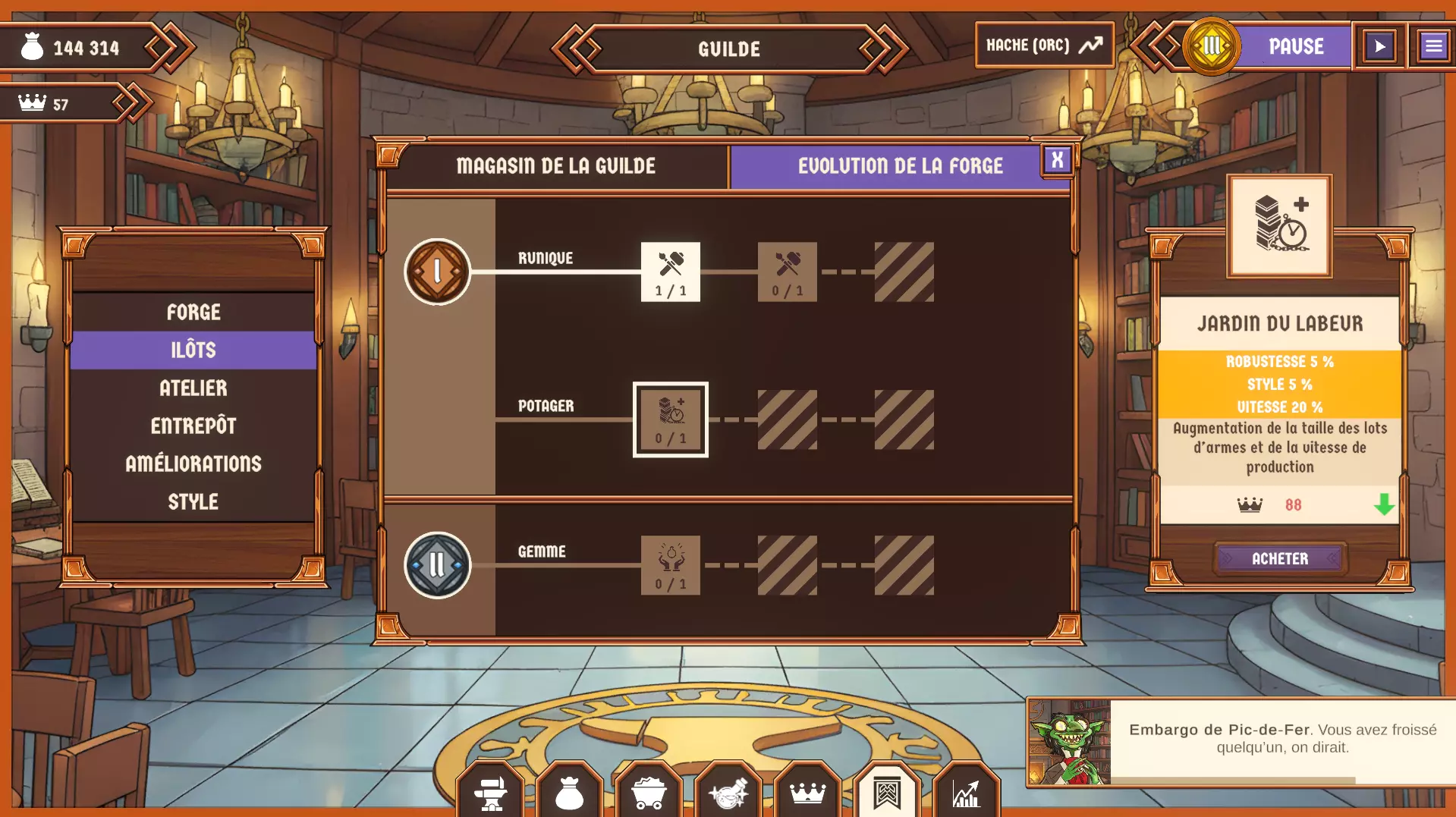Show the Améliorations category
Image resolution: width=1456 pixels, height=817 pixels.
pos(193,464)
